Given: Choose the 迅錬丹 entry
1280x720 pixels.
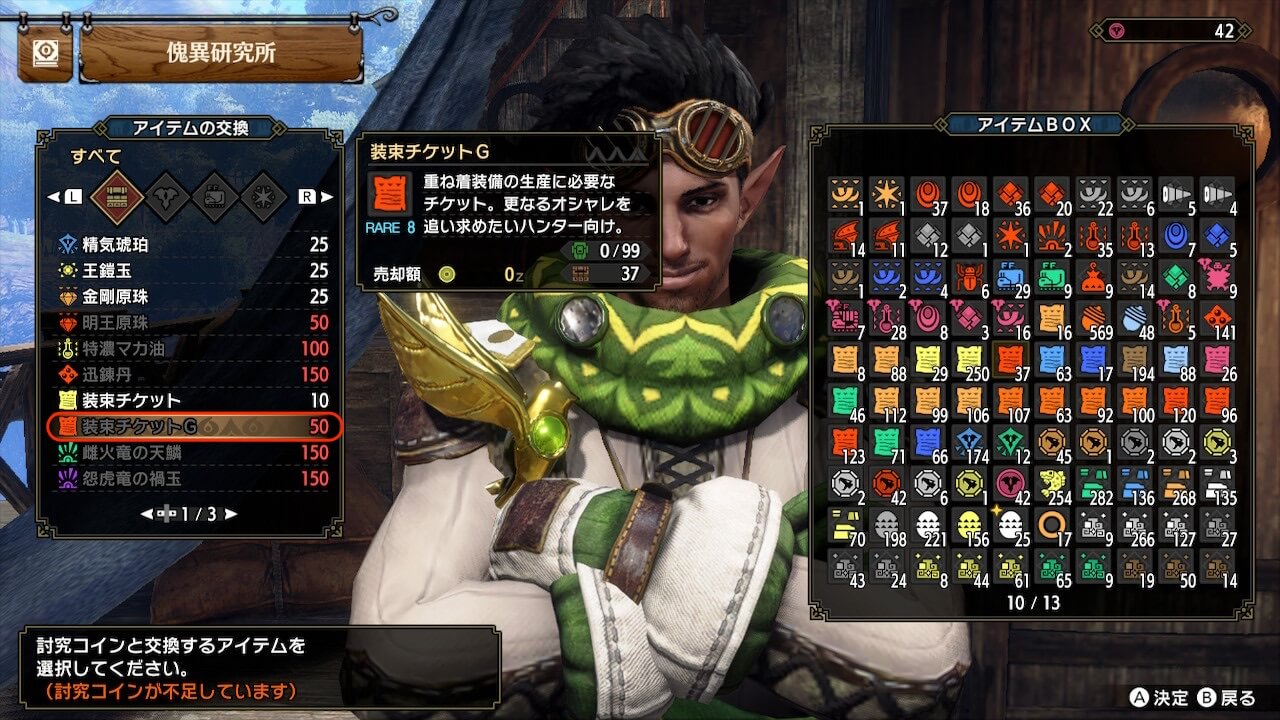Looking at the screenshot, I should [x=190, y=375].
